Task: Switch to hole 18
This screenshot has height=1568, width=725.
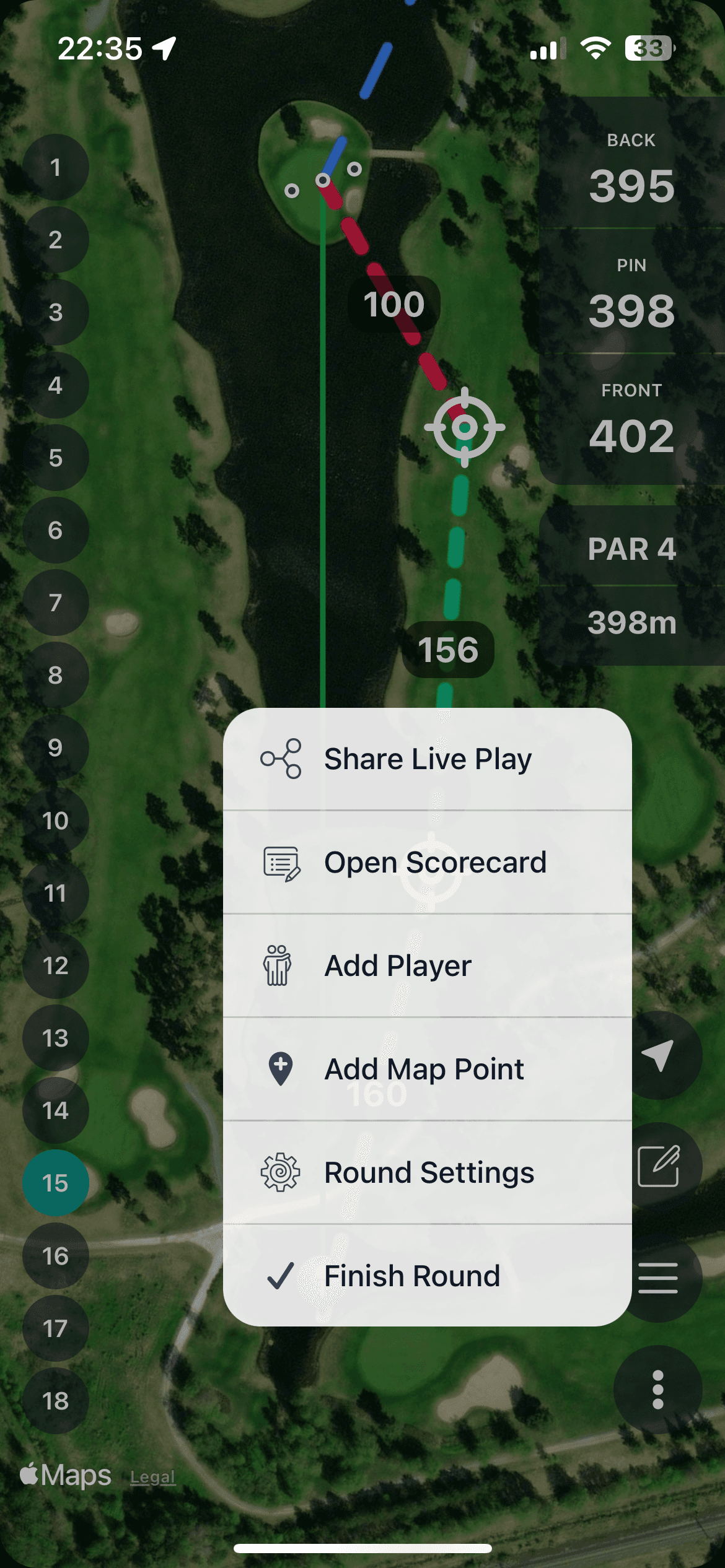Action: 56,1401
